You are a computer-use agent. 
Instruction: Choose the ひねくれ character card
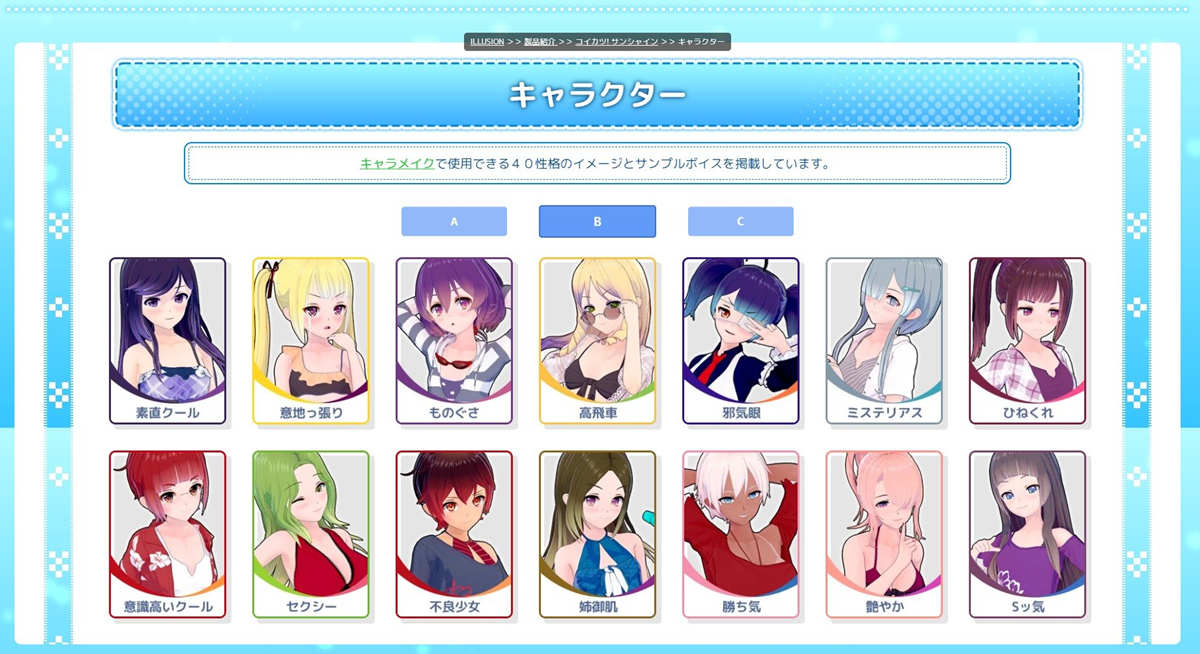click(x=1027, y=340)
